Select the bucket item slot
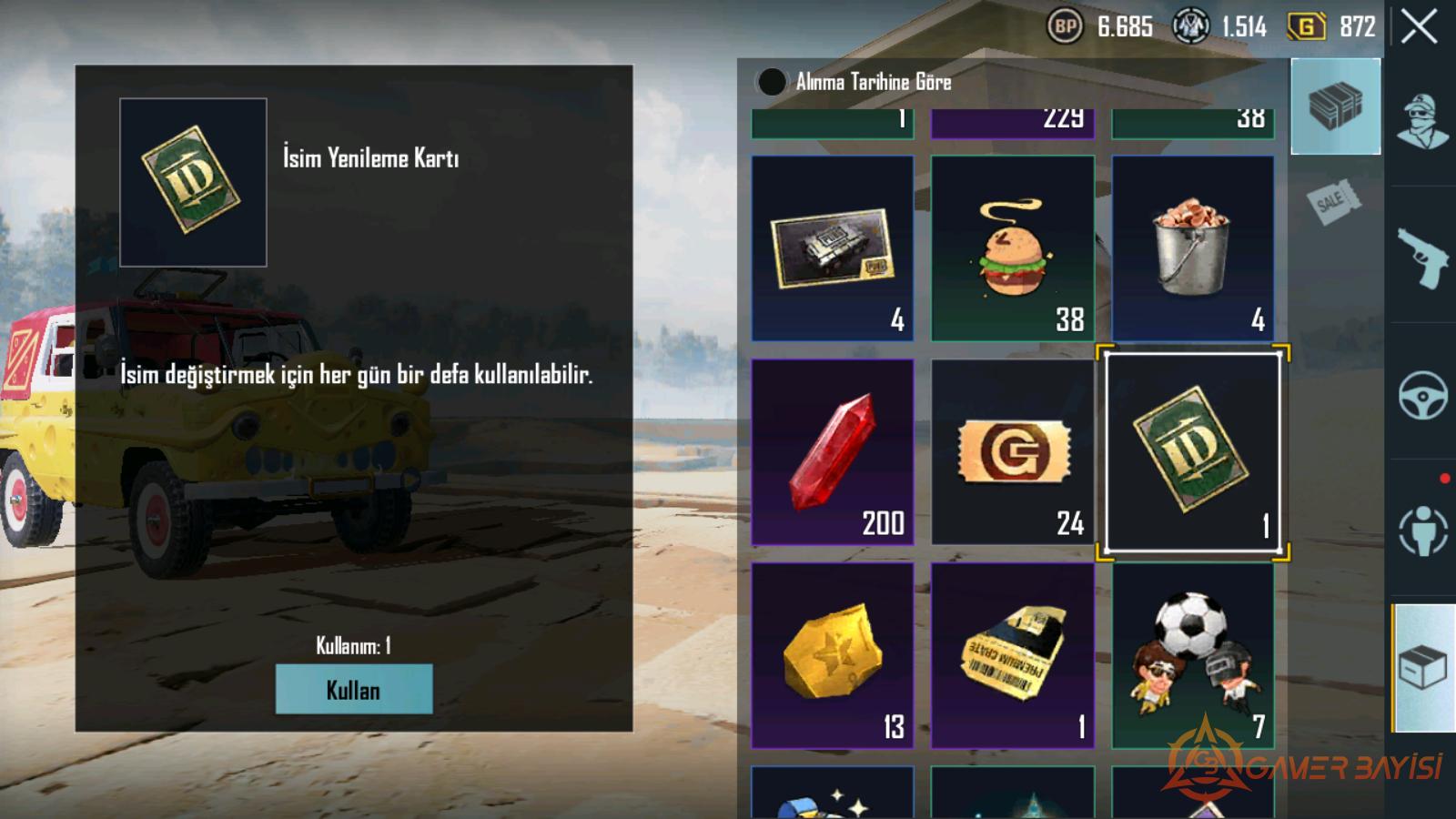Screen dimensions: 1456x819 tap(1192, 248)
